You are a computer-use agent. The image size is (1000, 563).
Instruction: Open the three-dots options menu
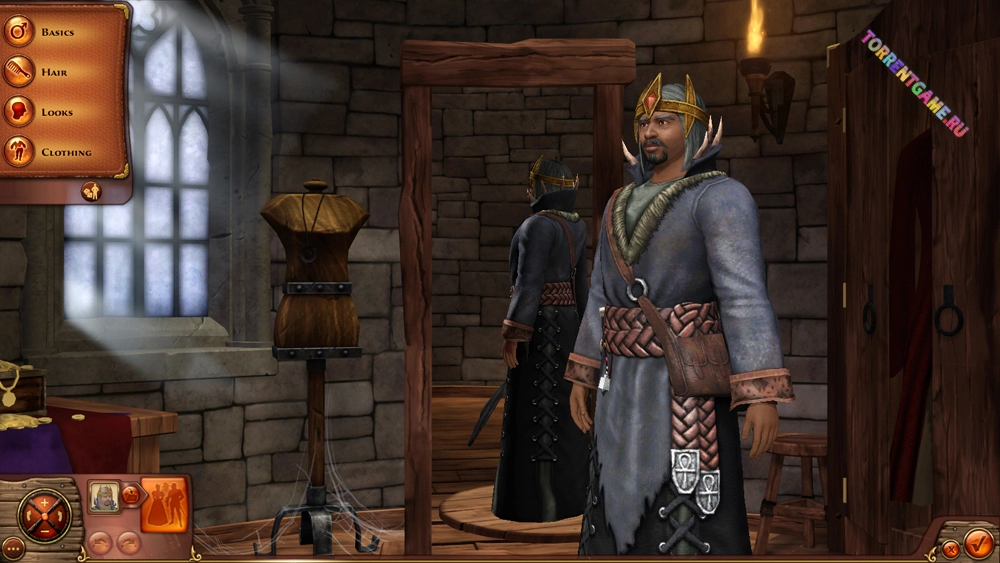[12, 547]
